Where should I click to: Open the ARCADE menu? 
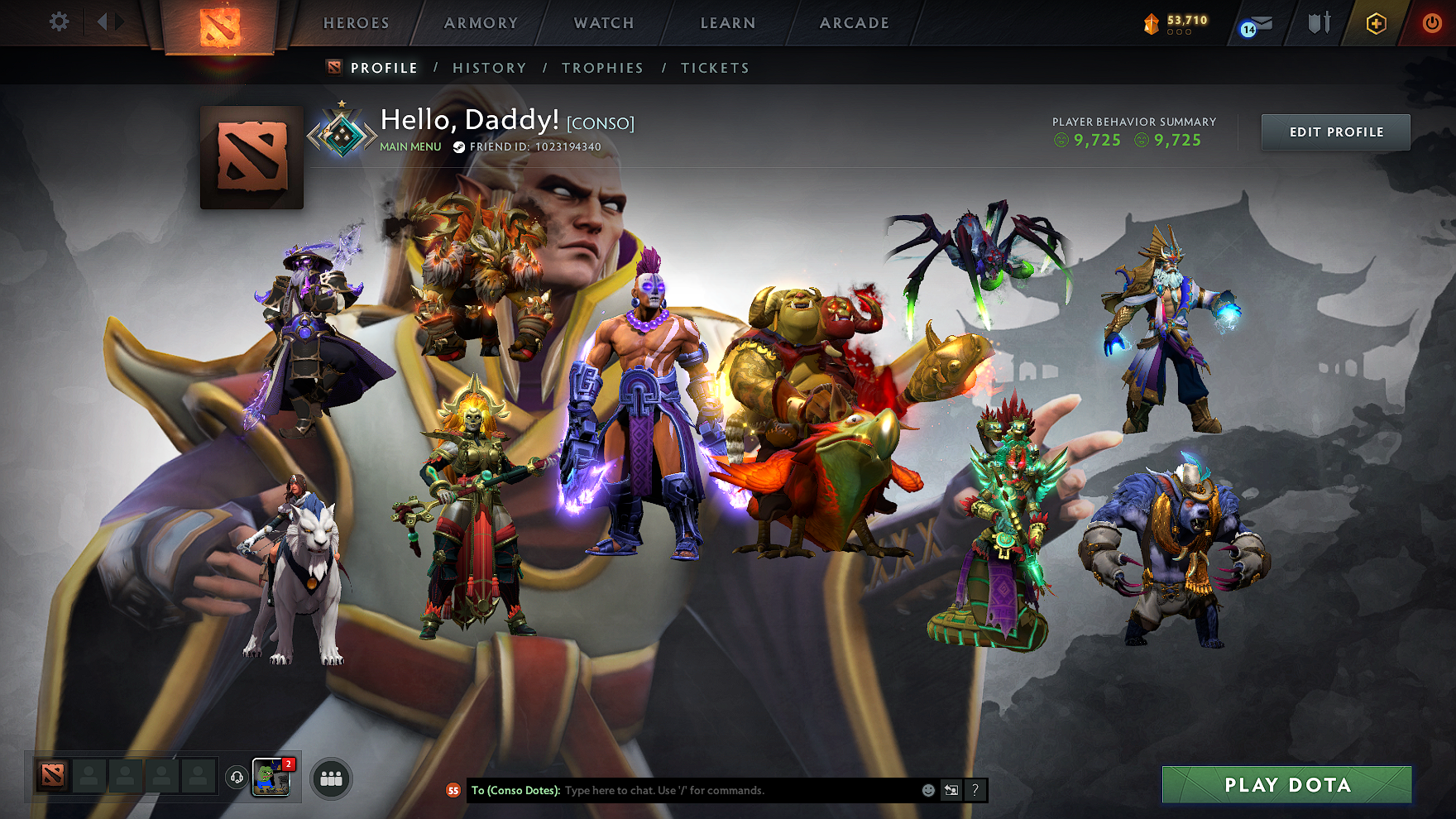[x=855, y=22]
